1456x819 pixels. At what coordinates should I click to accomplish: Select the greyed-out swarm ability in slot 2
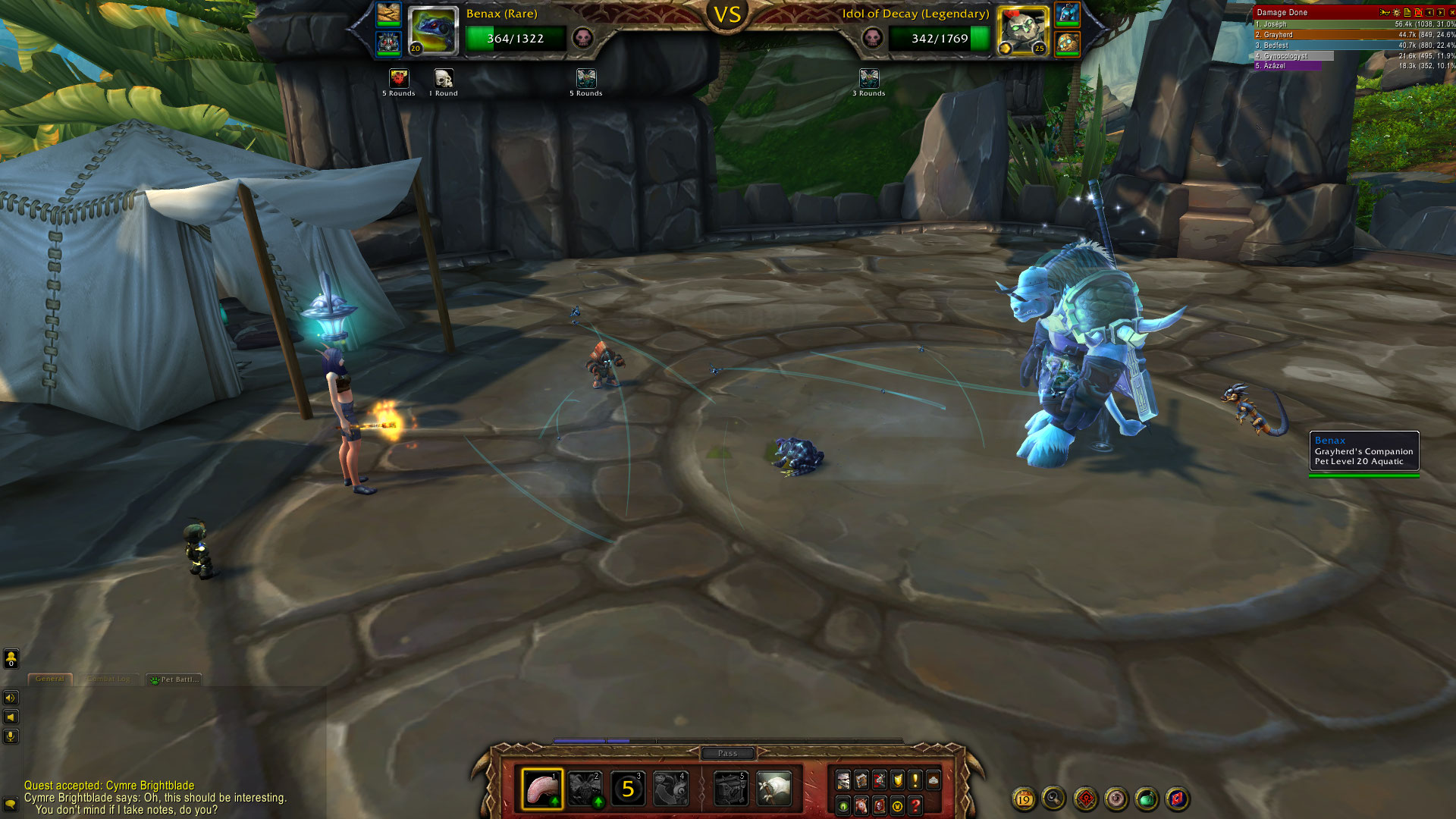(585, 789)
